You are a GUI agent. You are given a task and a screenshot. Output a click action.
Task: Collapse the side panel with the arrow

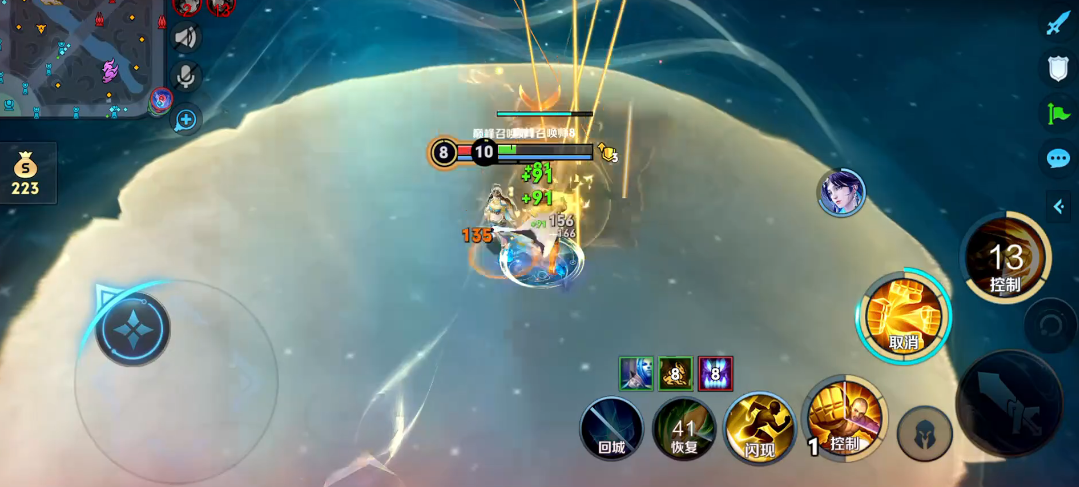click(x=1058, y=206)
